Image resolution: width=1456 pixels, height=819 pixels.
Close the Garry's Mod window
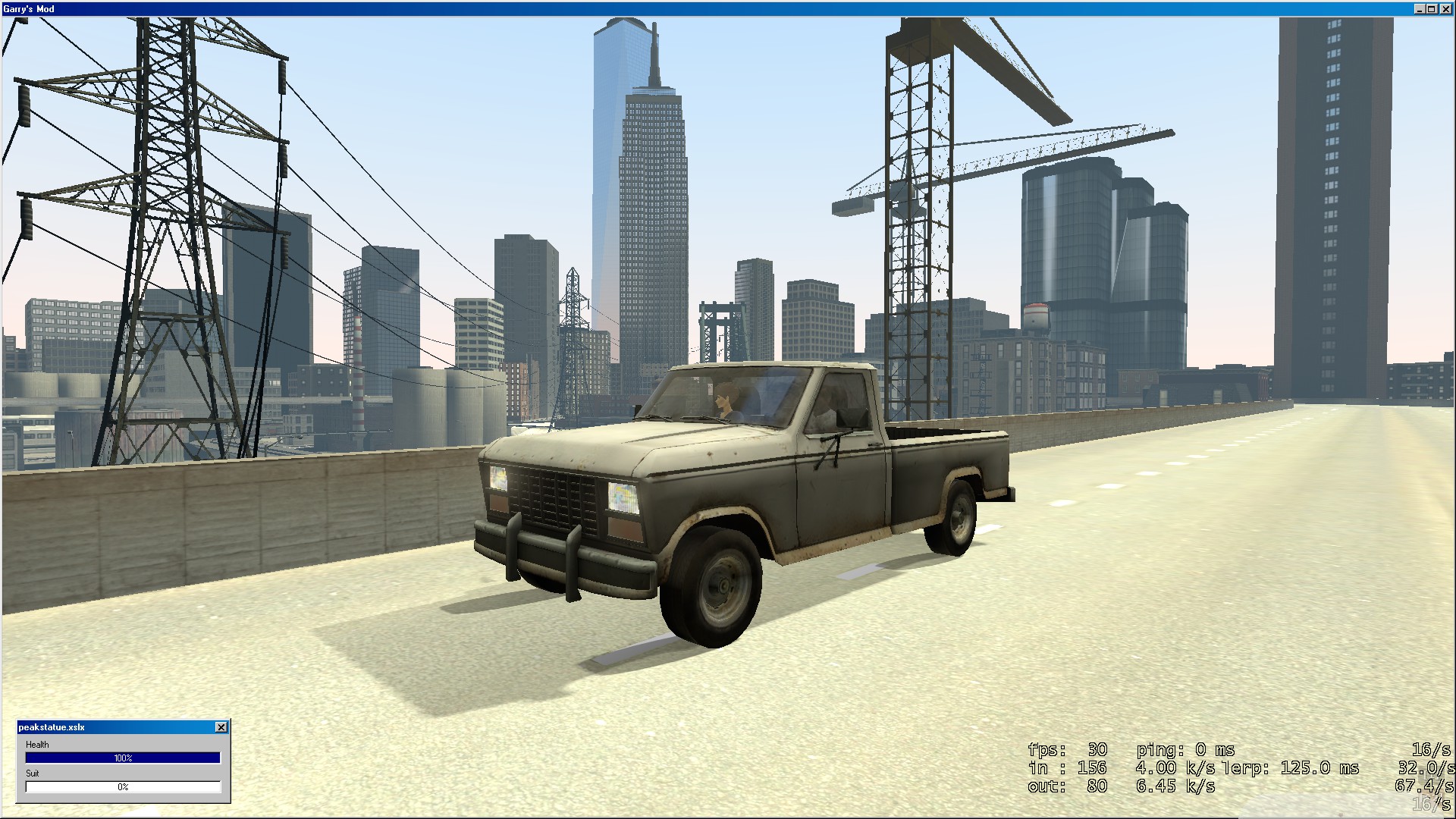coord(1445,9)
